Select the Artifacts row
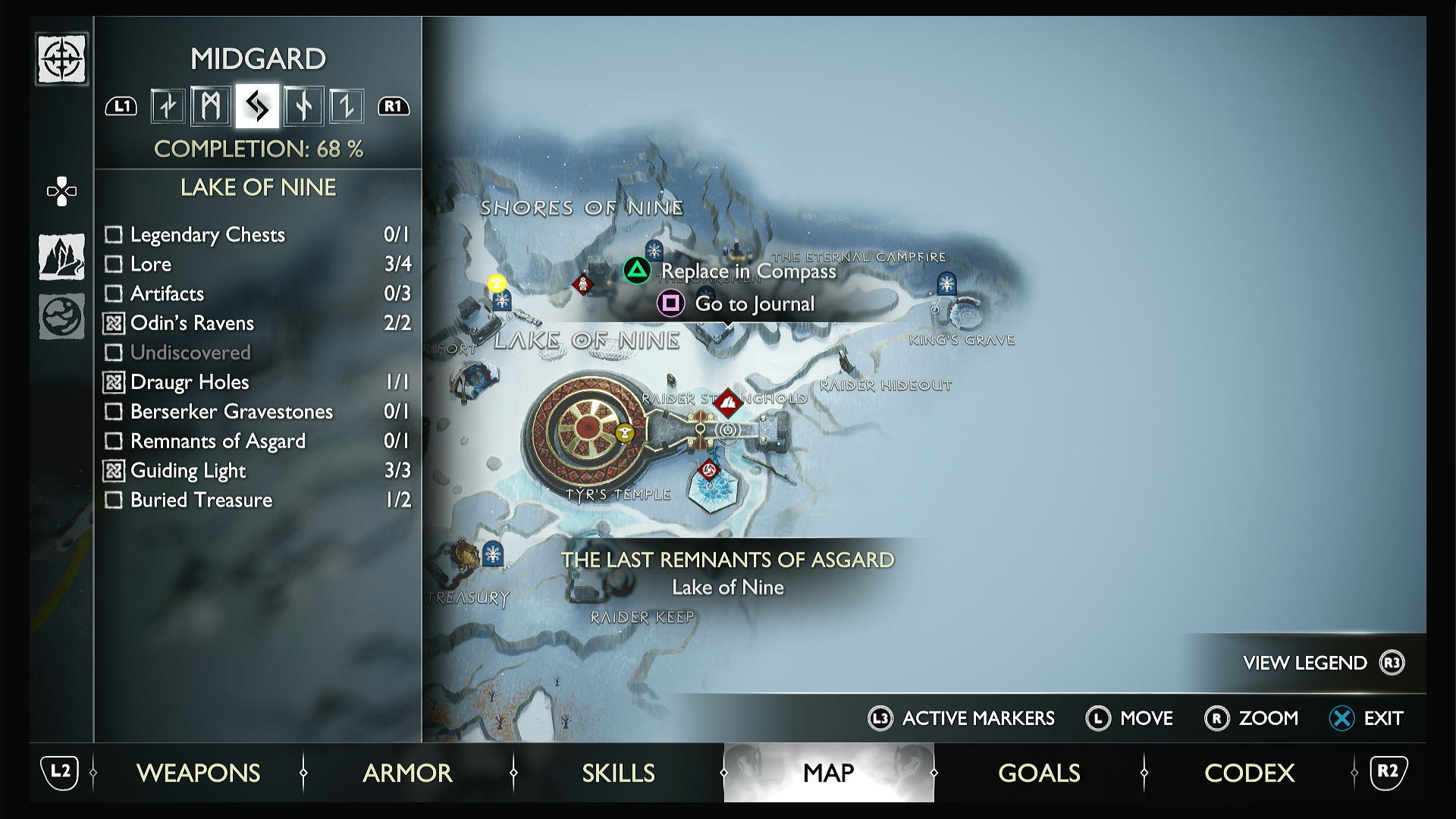 (167, 293)
